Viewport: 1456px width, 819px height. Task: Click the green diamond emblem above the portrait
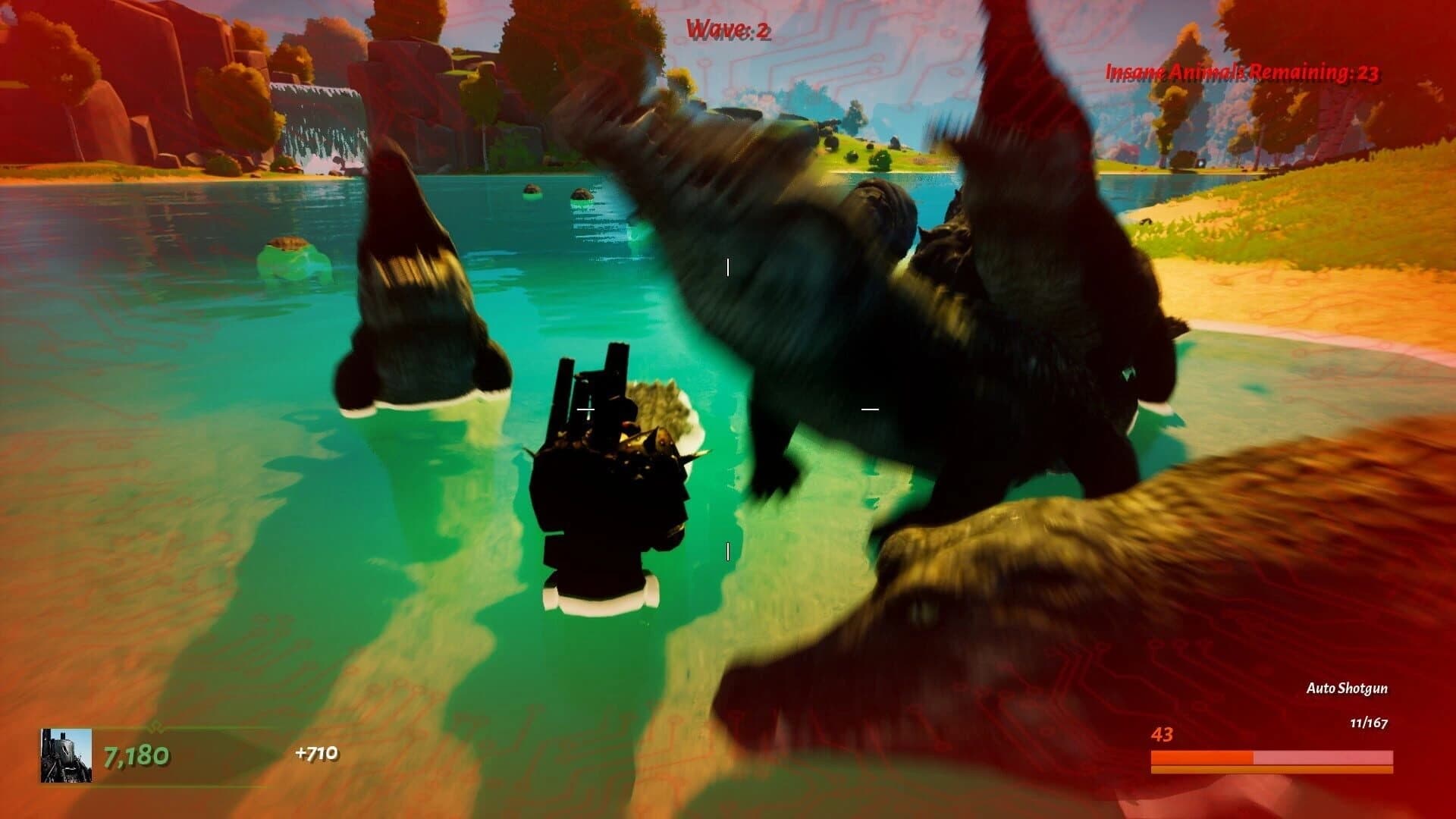[158, 726]
